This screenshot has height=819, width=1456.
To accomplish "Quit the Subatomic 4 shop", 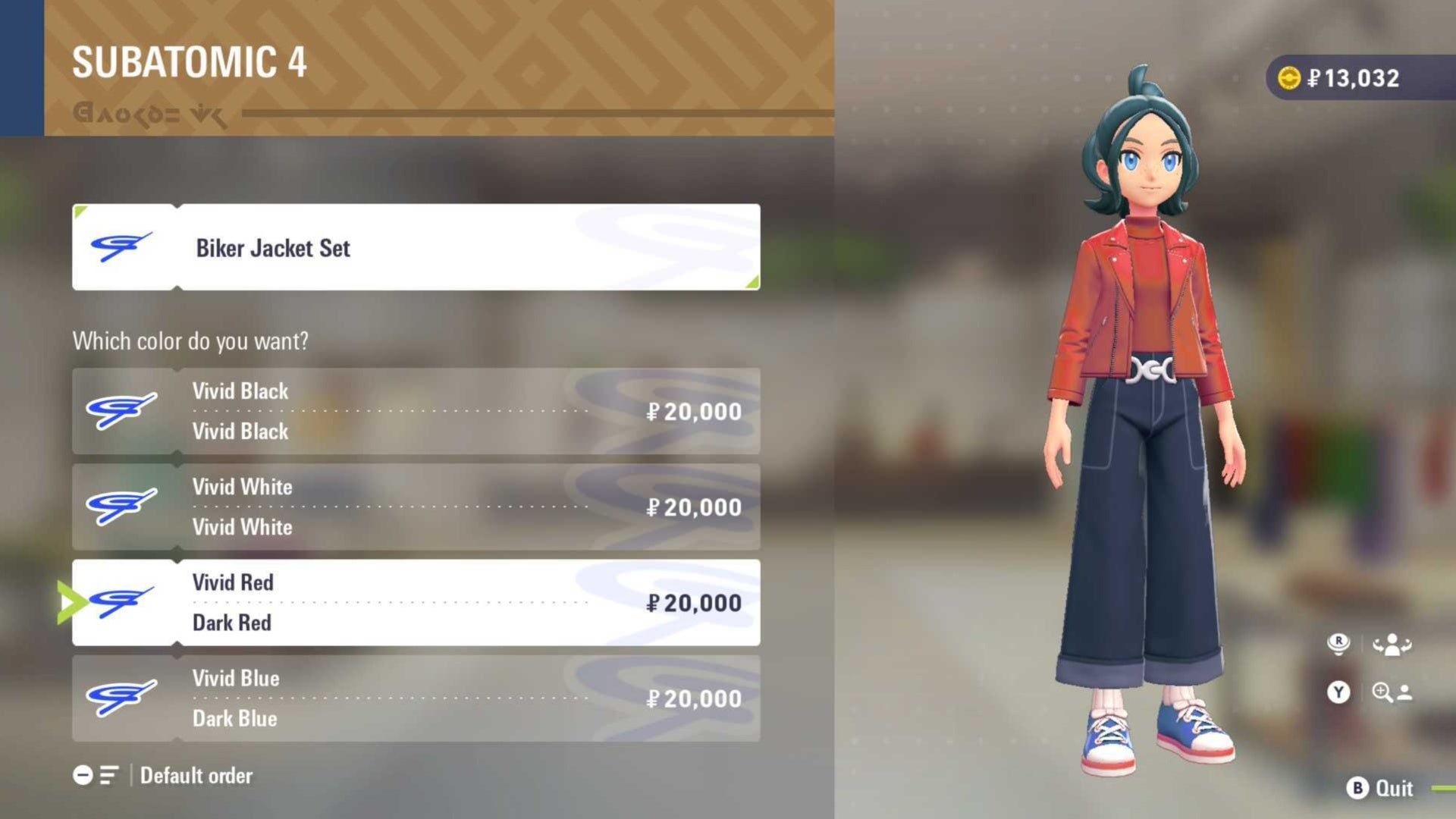I will 1379,789.
